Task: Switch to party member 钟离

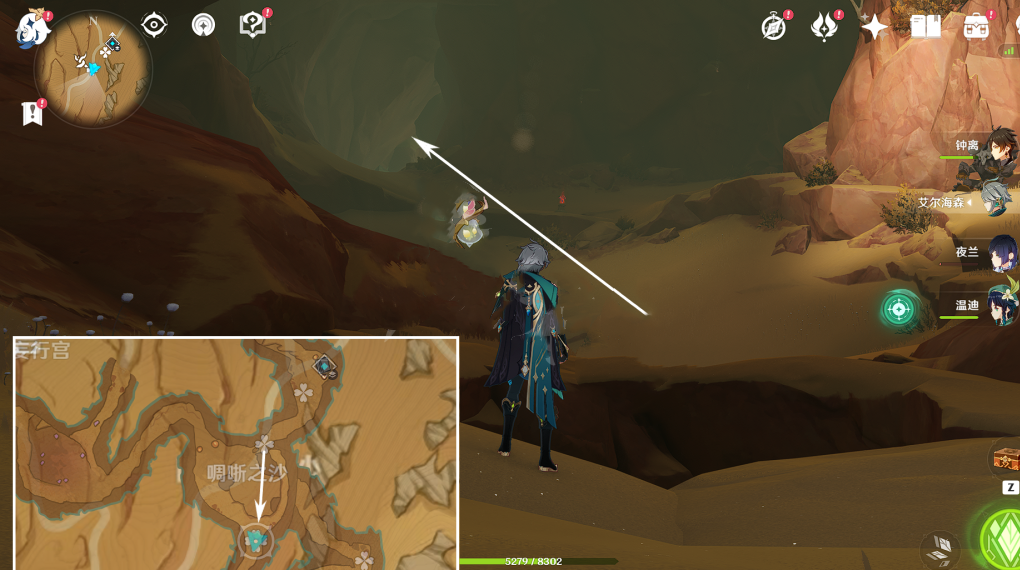Action: point(990,148)
